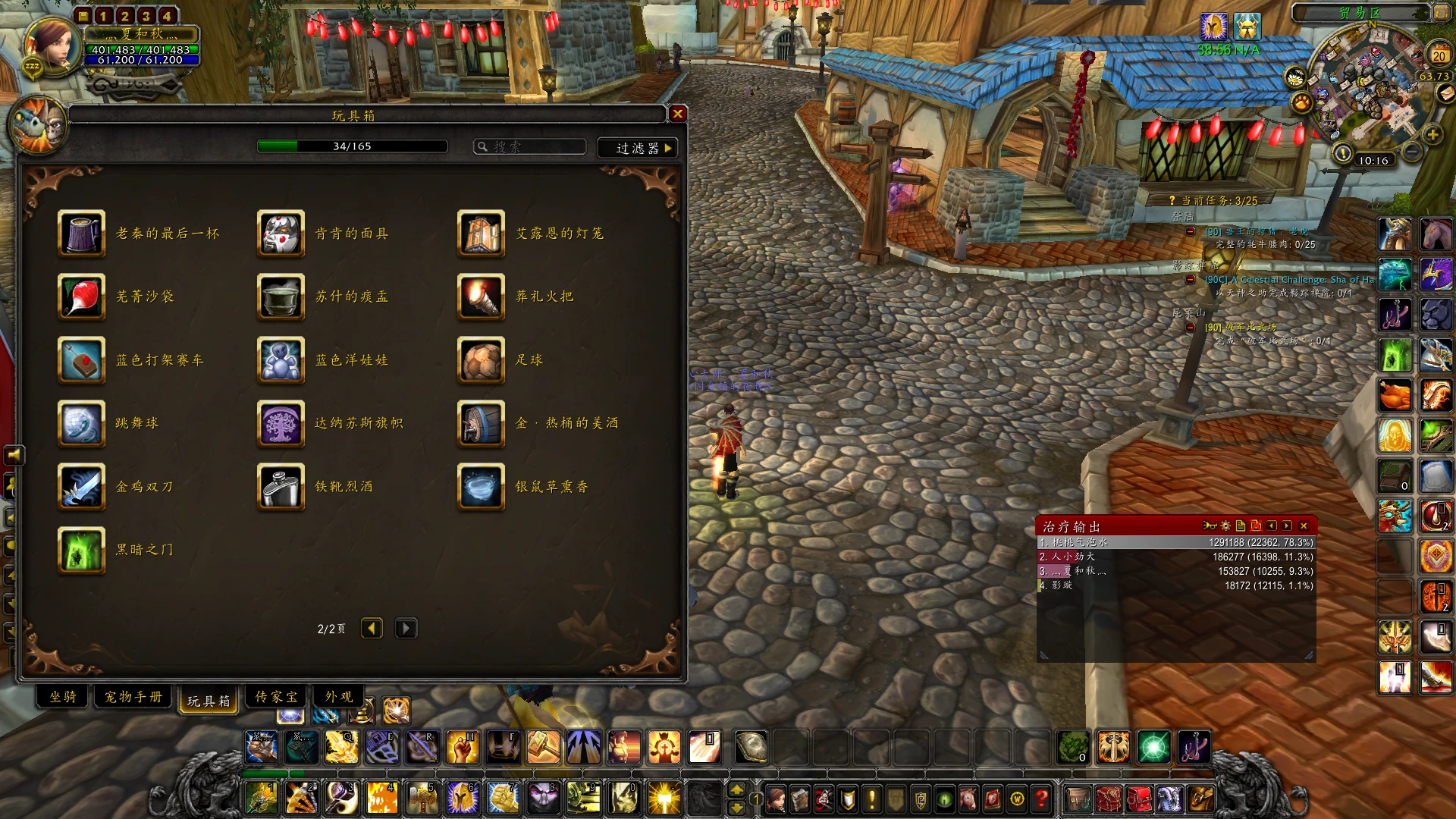
Task: Click the player portrait
Action: (53, 44)
